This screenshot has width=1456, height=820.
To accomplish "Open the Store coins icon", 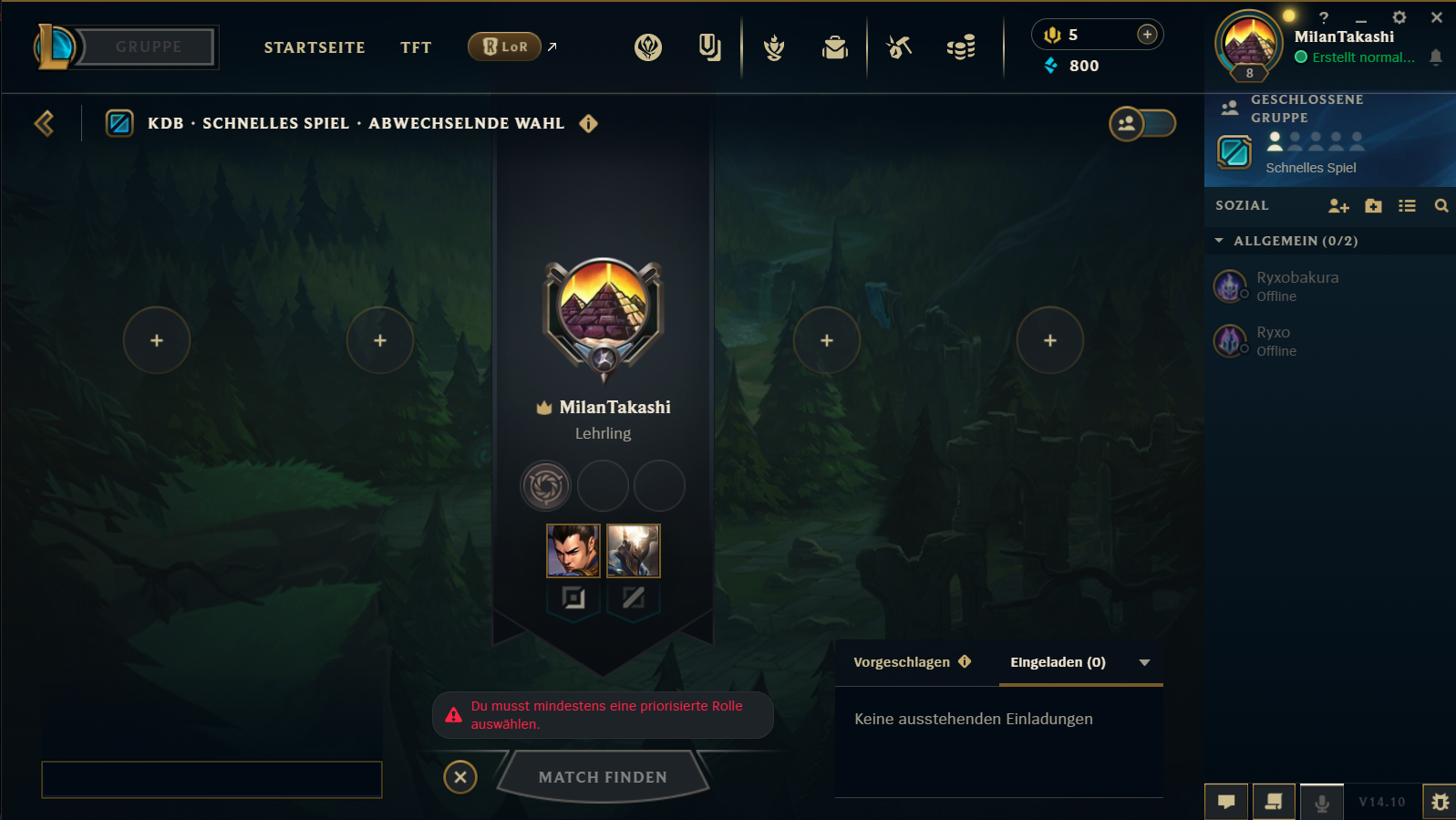I will coord(962,47).
